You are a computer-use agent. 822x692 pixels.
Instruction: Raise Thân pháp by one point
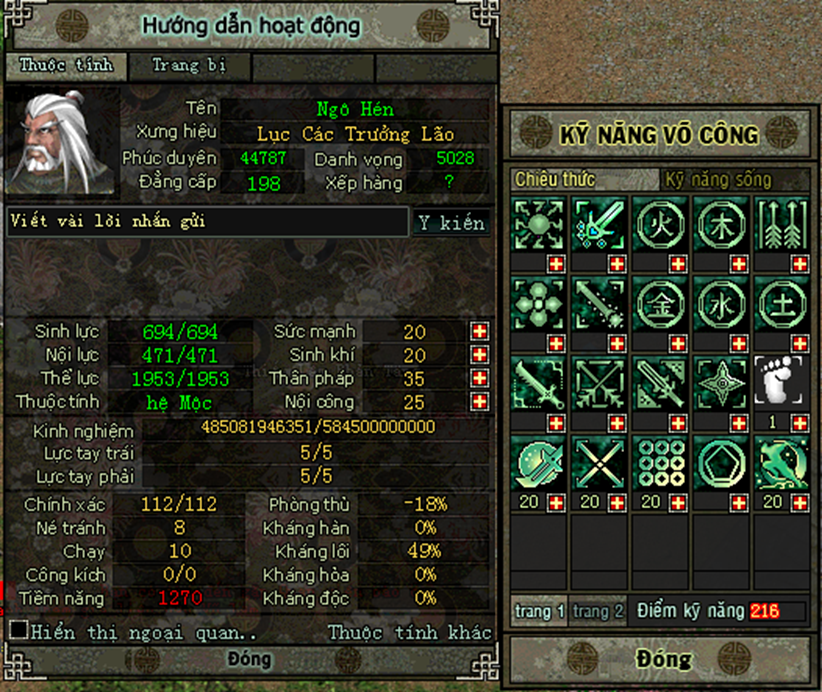tap(480, 379)
